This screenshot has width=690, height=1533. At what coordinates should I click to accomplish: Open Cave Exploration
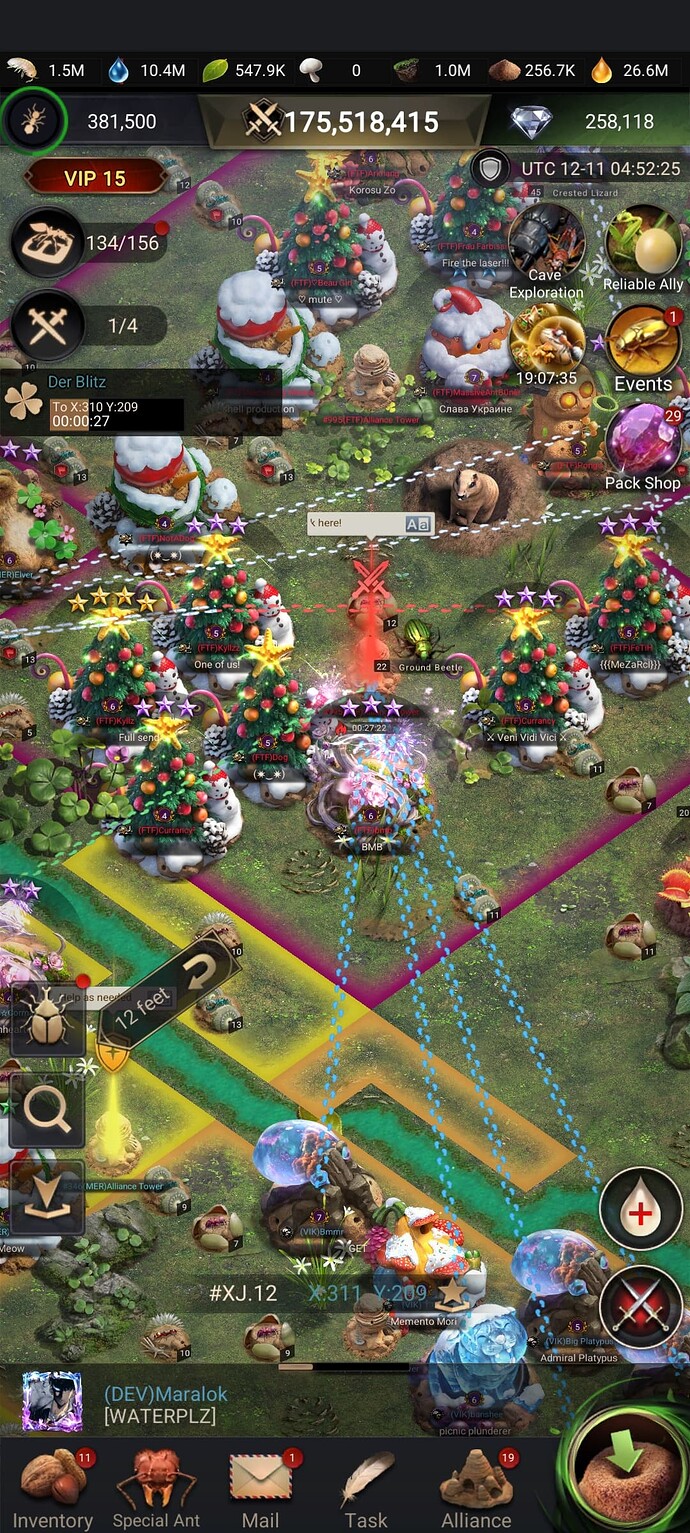[545, 248]
